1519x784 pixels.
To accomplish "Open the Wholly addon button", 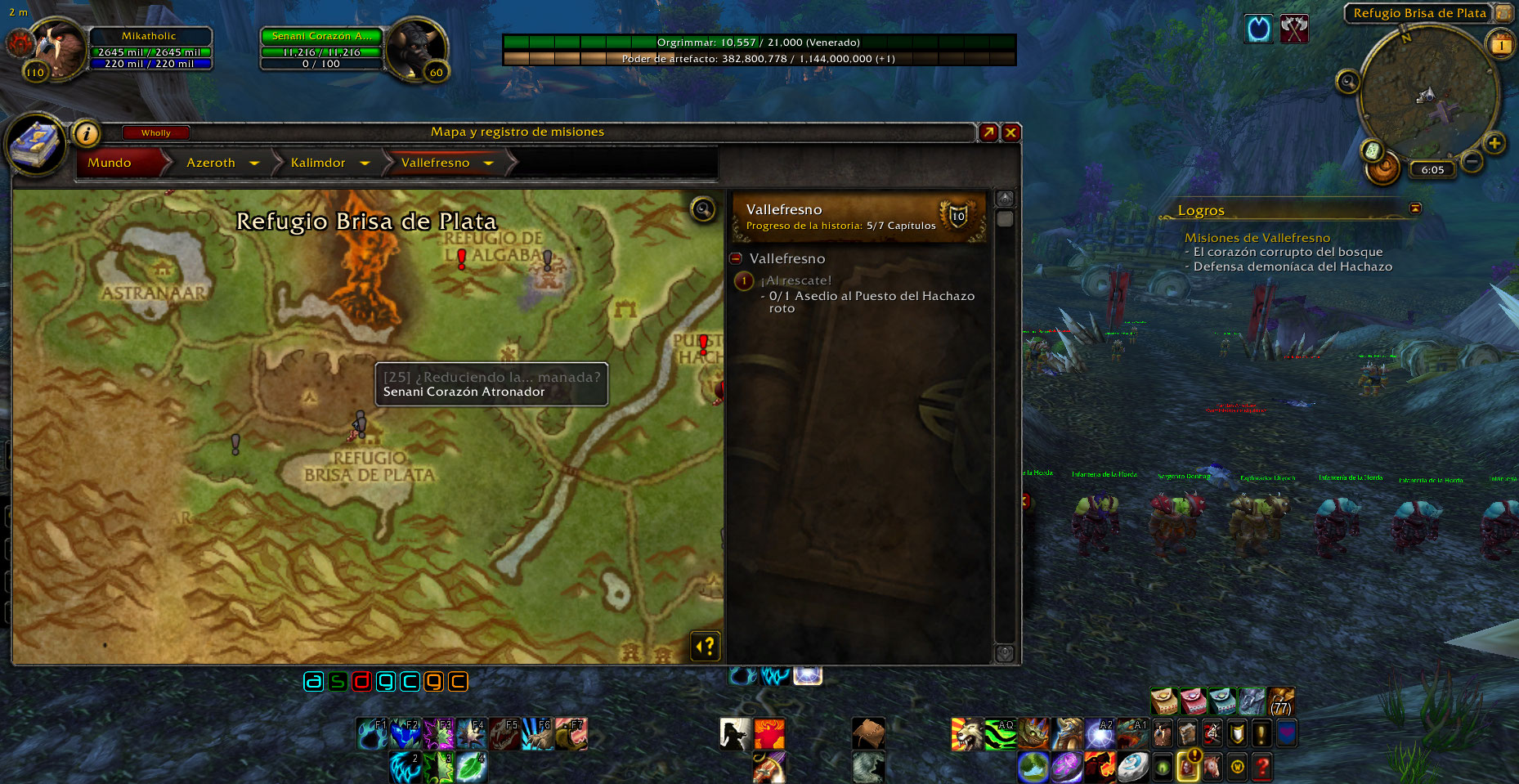I will coord(155,132).
